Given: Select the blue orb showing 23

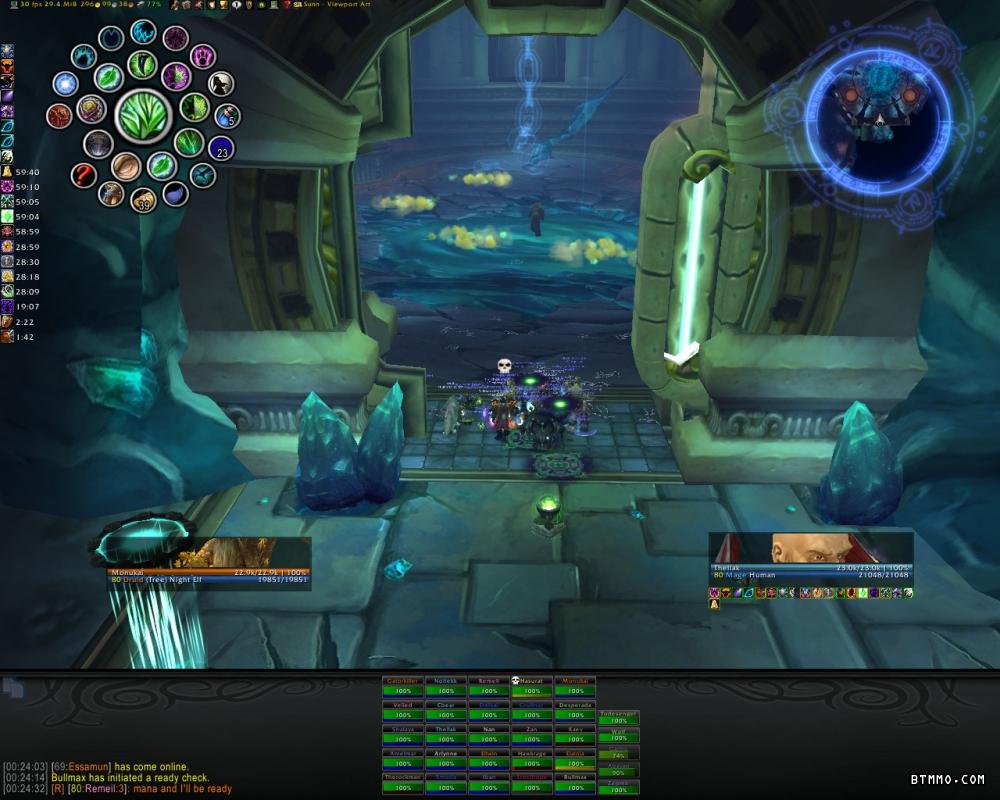Looking at the screenshot, I should [221, 150].
